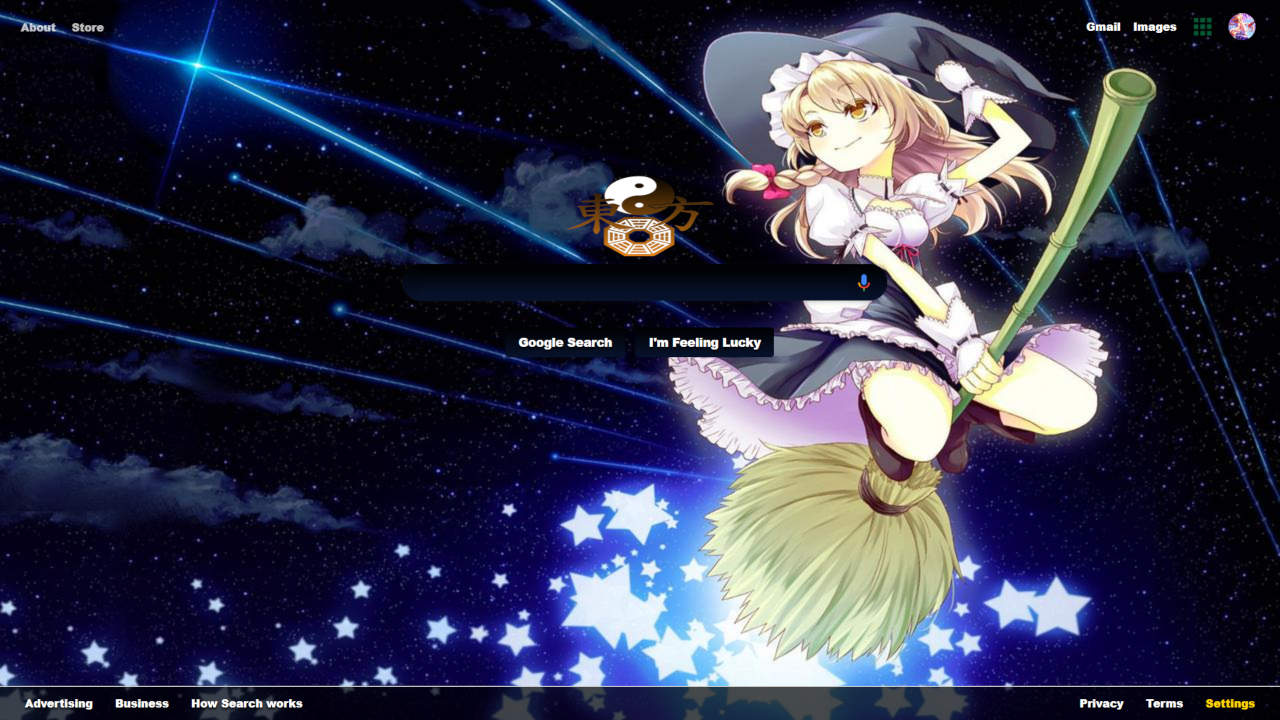Run a search with Google Search button
1280x720 pixels.
coord(565,342)
